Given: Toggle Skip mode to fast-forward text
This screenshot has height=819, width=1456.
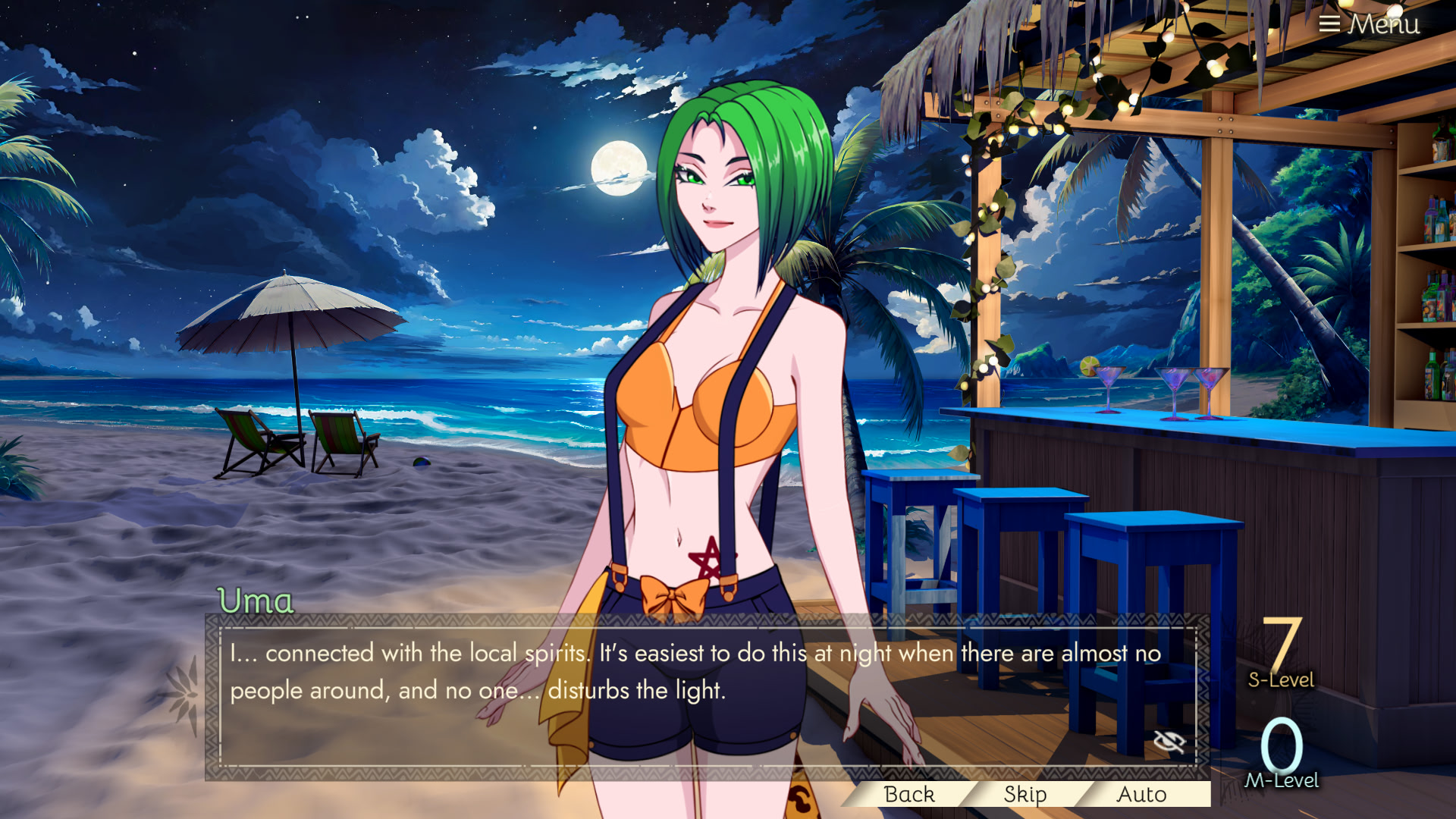Looking at the screenshot, I should 1024,795.
